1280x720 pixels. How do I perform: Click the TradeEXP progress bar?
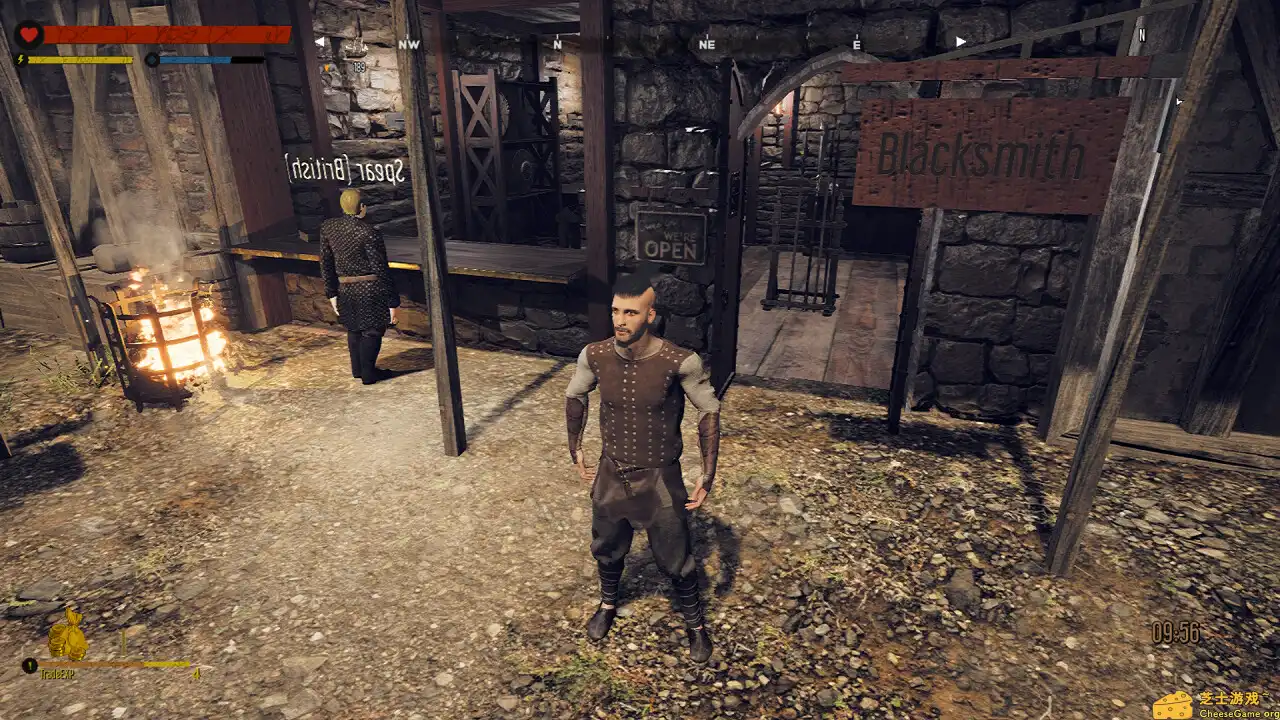[115, 663]
